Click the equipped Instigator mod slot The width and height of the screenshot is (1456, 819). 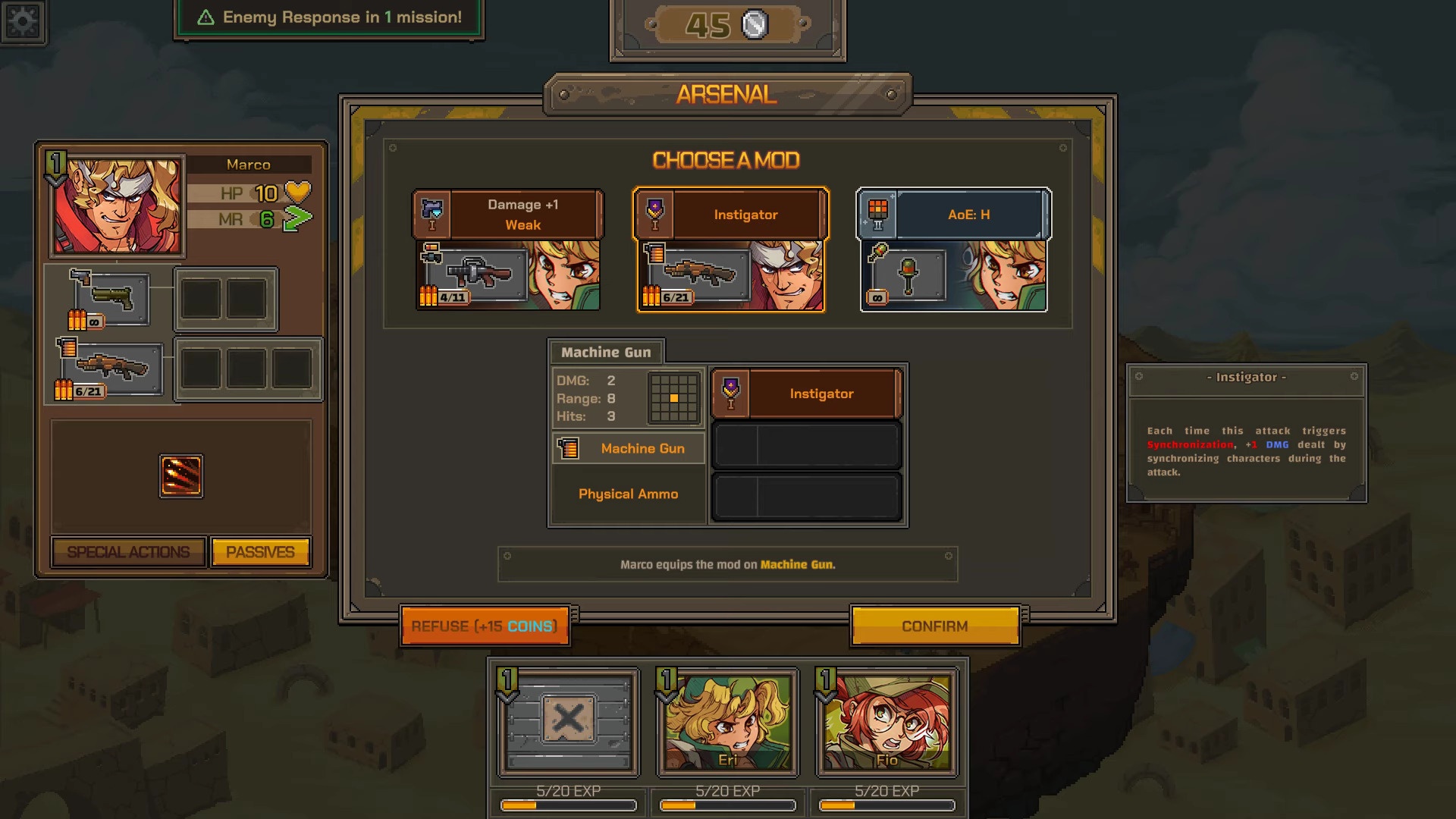pyautogui.click(x=806, y=394)
